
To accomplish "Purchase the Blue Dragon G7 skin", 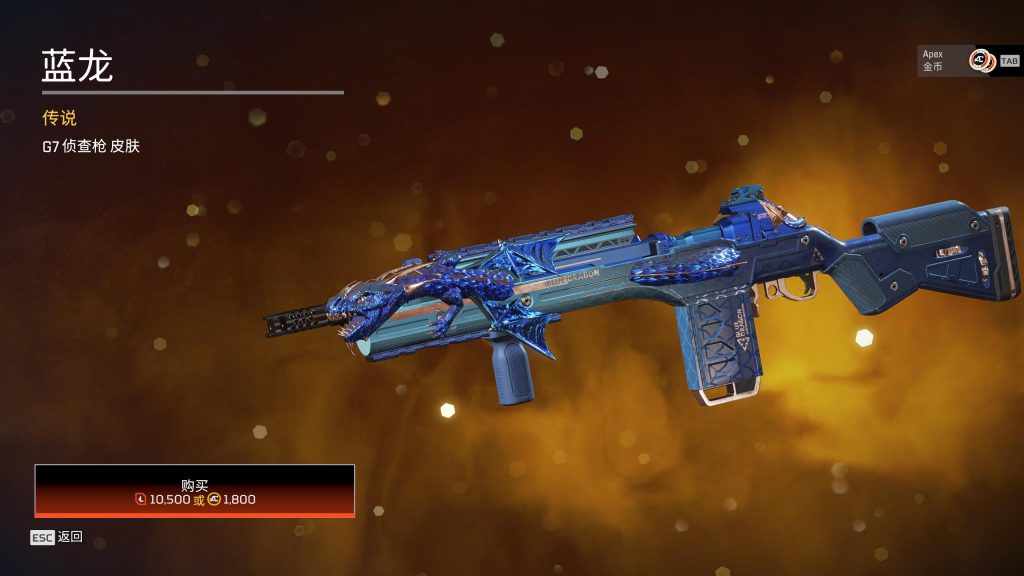I will tap(195, 491).
